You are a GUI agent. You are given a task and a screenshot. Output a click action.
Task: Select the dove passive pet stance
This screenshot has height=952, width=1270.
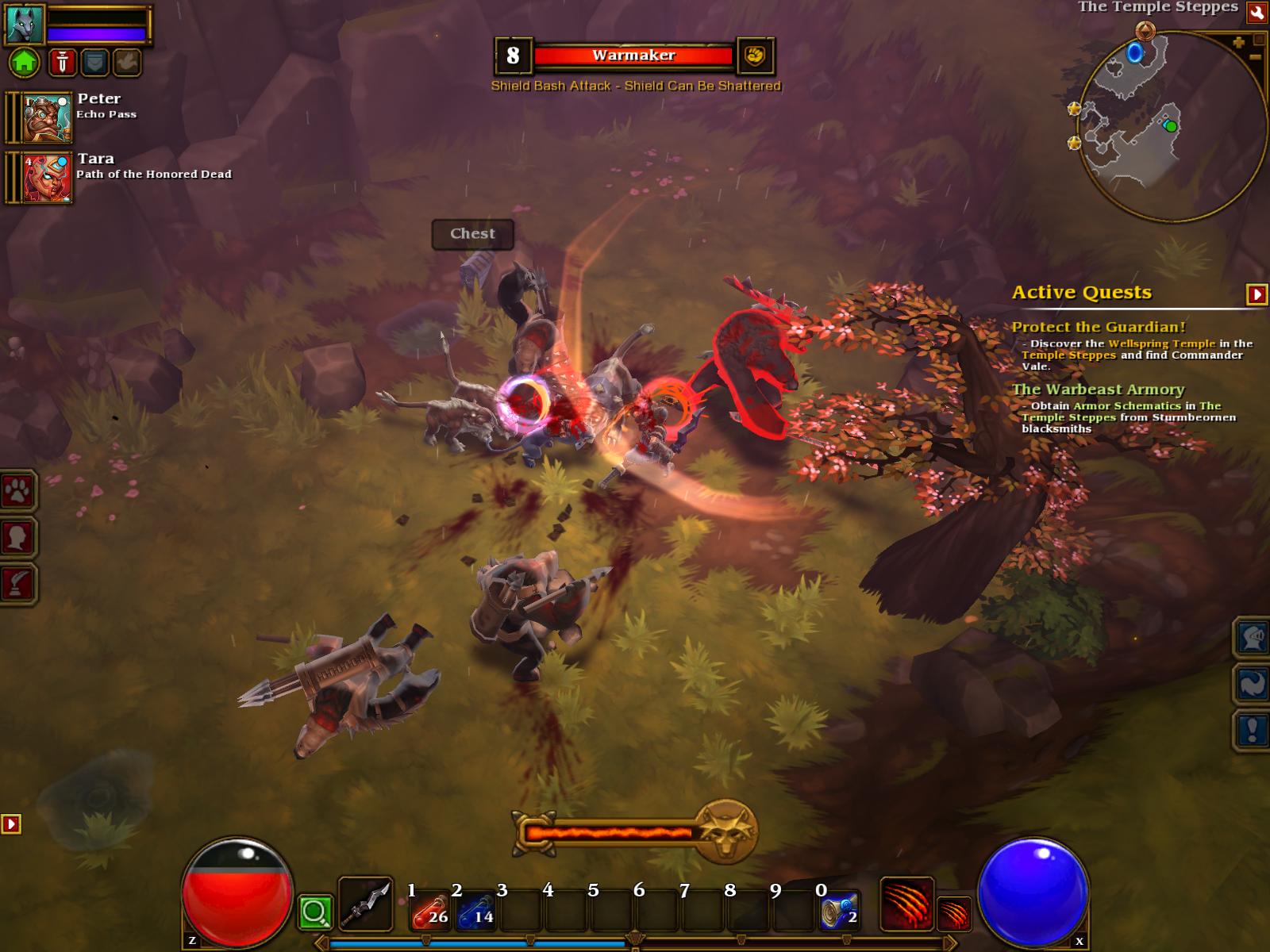127,62
